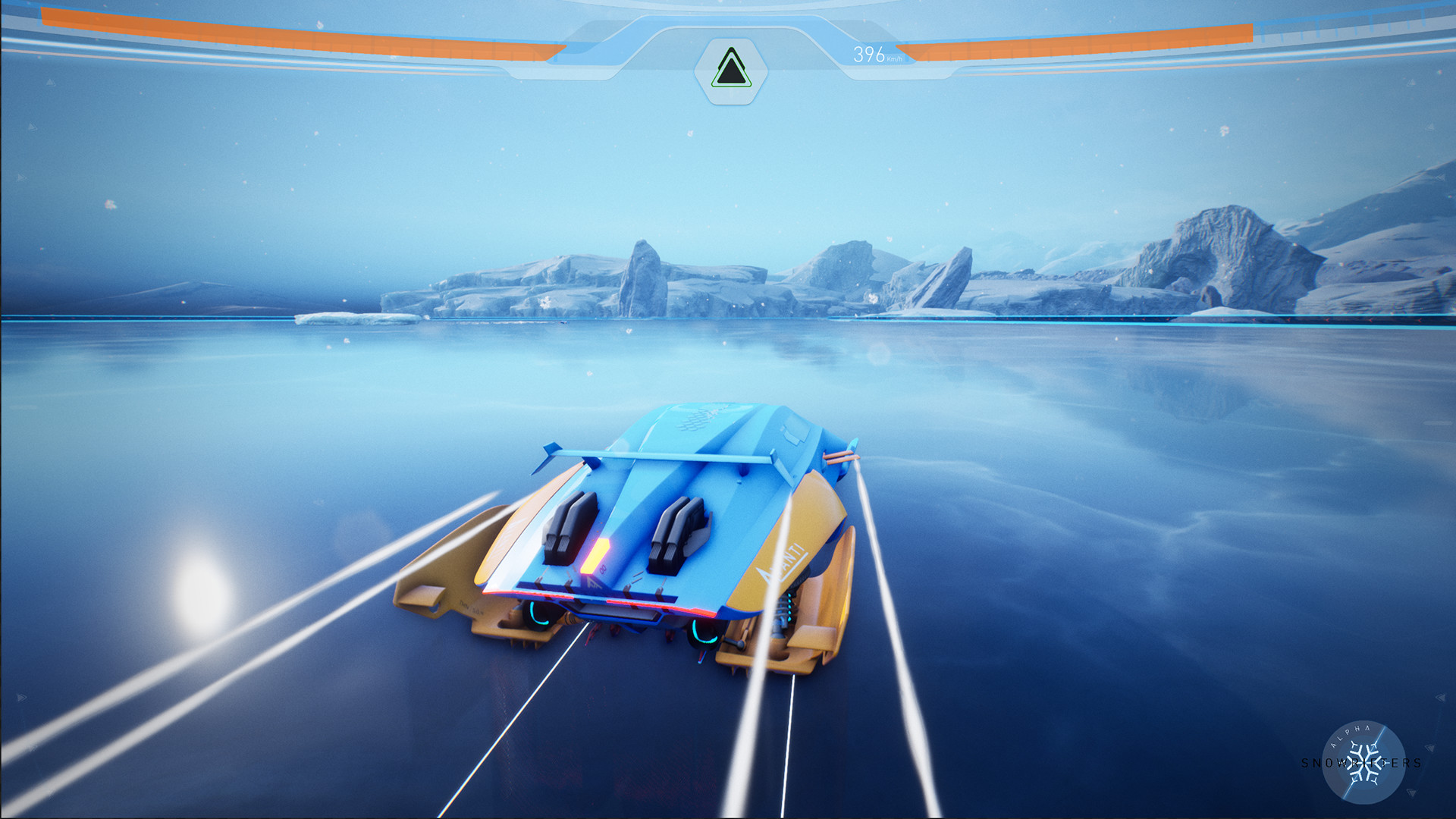Toggle the speedometer readout visibility
1456x819 pixels.
870,54
